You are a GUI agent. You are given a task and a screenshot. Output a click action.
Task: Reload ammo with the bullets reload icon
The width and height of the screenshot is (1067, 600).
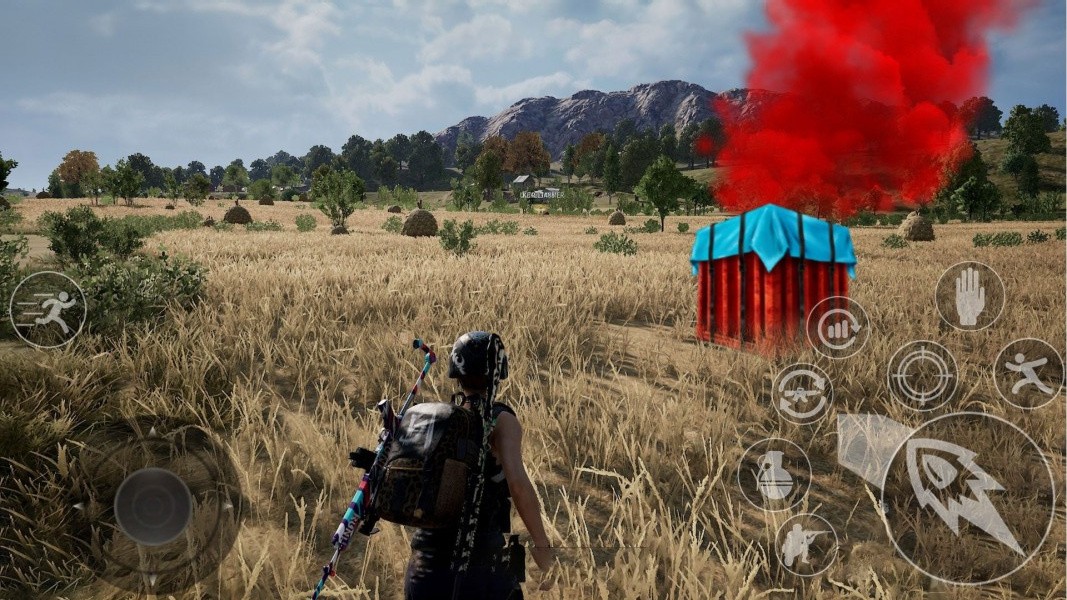(838, 328)
